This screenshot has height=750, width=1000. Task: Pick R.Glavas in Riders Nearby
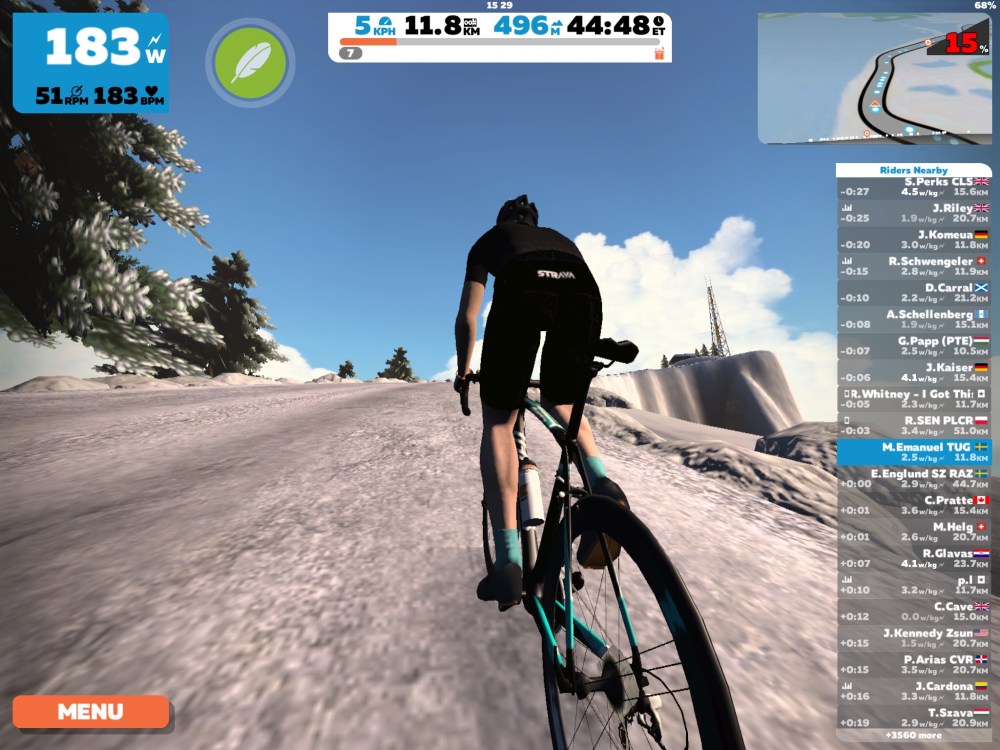(914, 558)
